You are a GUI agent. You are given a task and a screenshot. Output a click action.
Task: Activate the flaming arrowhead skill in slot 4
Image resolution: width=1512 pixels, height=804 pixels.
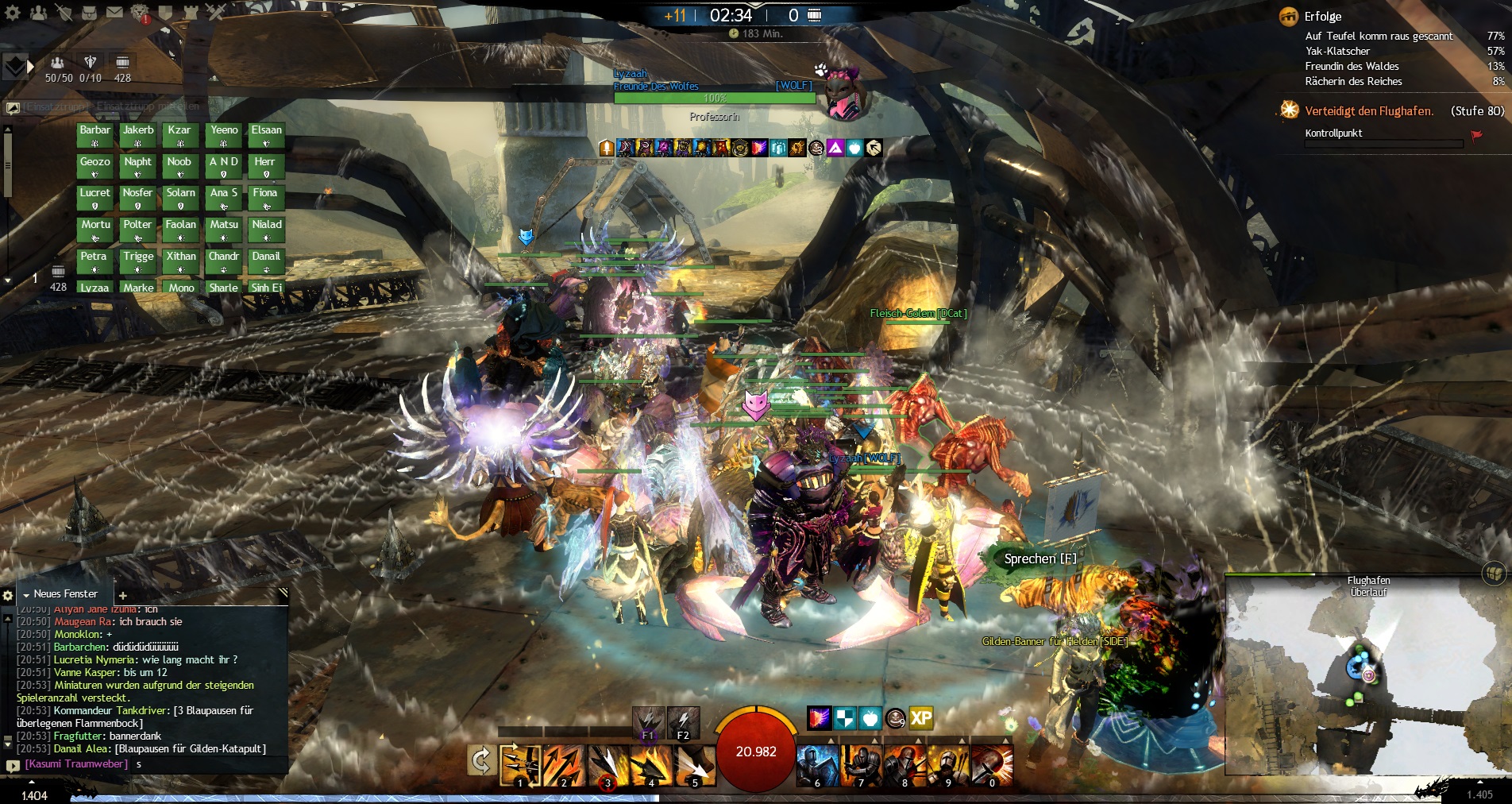651,766
